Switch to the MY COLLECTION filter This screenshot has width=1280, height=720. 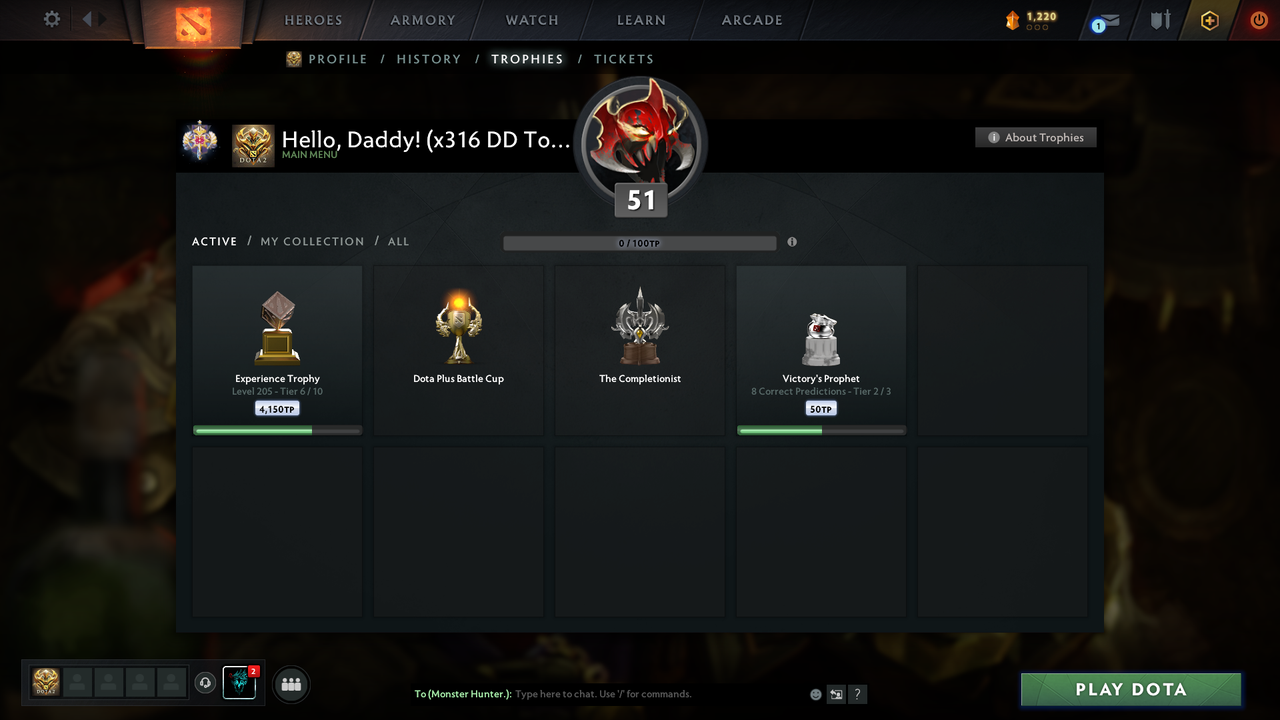312,241
